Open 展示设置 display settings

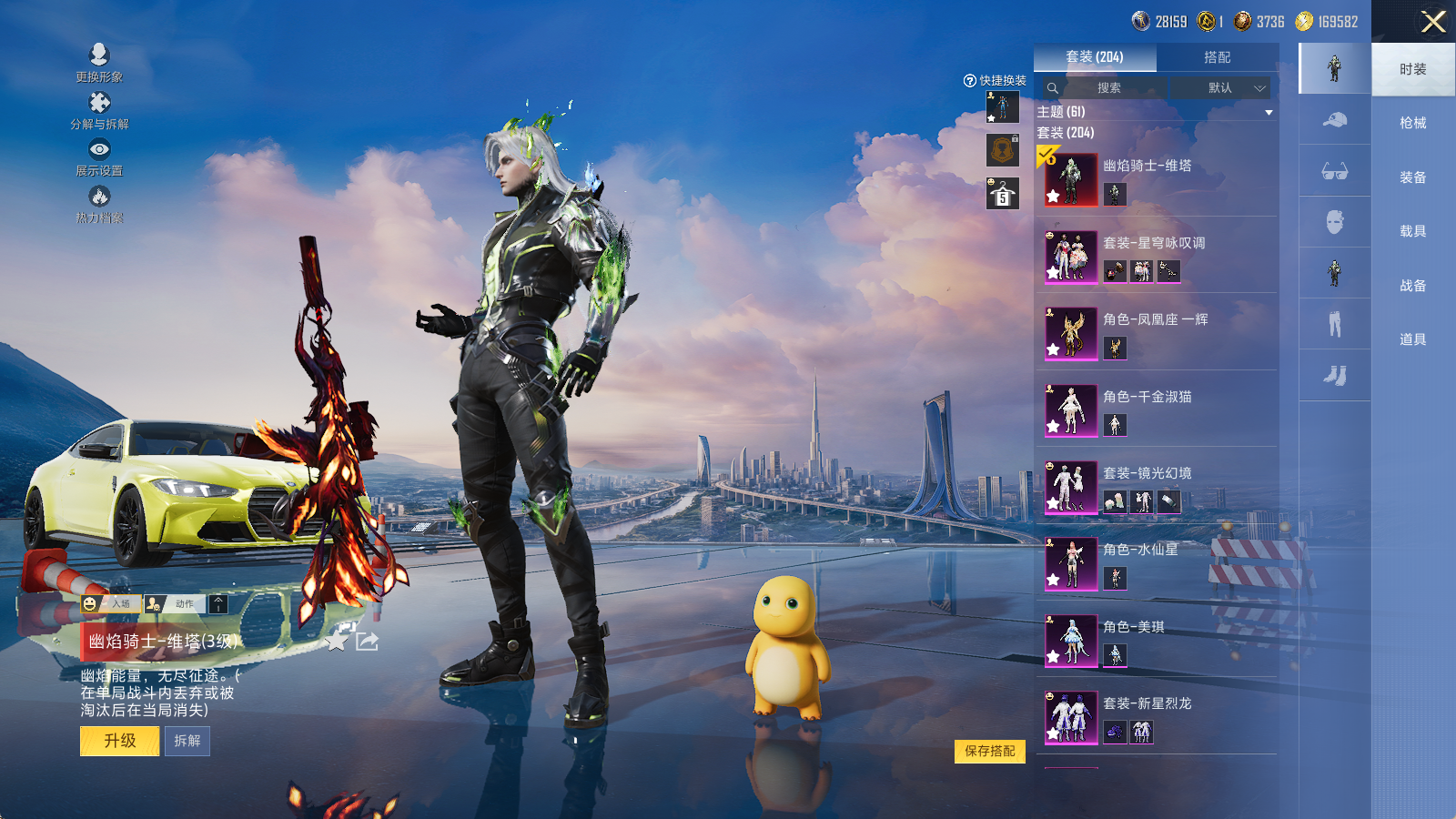click(x=99, y=157)
